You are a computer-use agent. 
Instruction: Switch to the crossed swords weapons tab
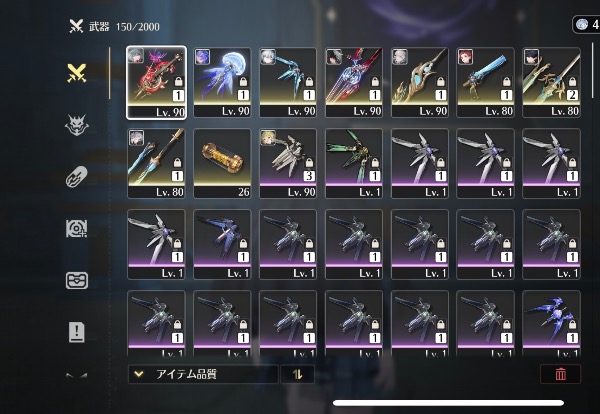[77, 72]
